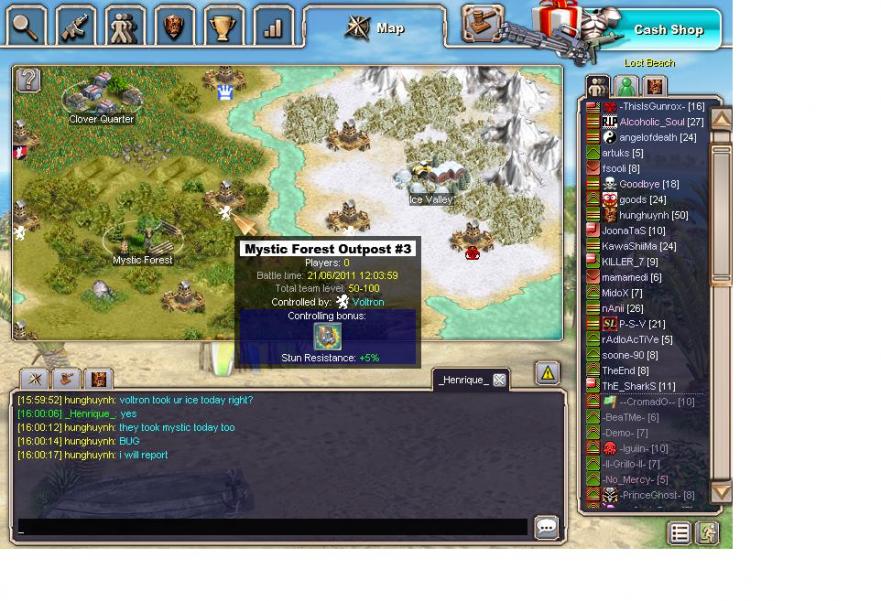Open the bar chart rankings tab
The width and height of the screenshot is (881, 601).
273,26
